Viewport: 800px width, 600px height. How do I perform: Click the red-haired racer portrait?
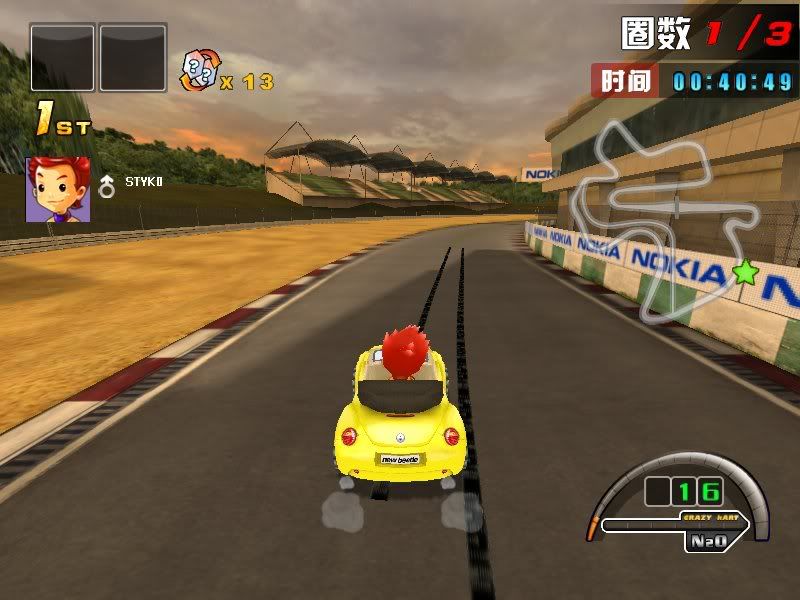[x=50, y=188]
